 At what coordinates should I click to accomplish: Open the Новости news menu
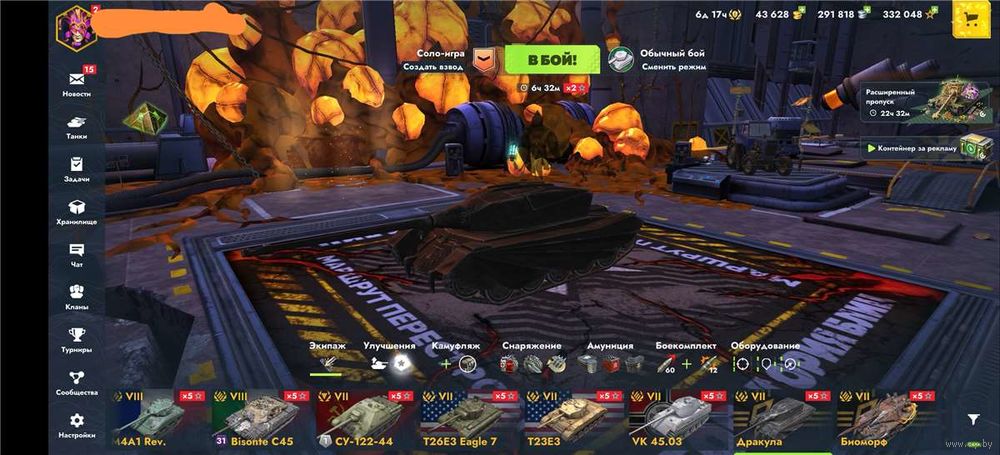coord(76,82)
